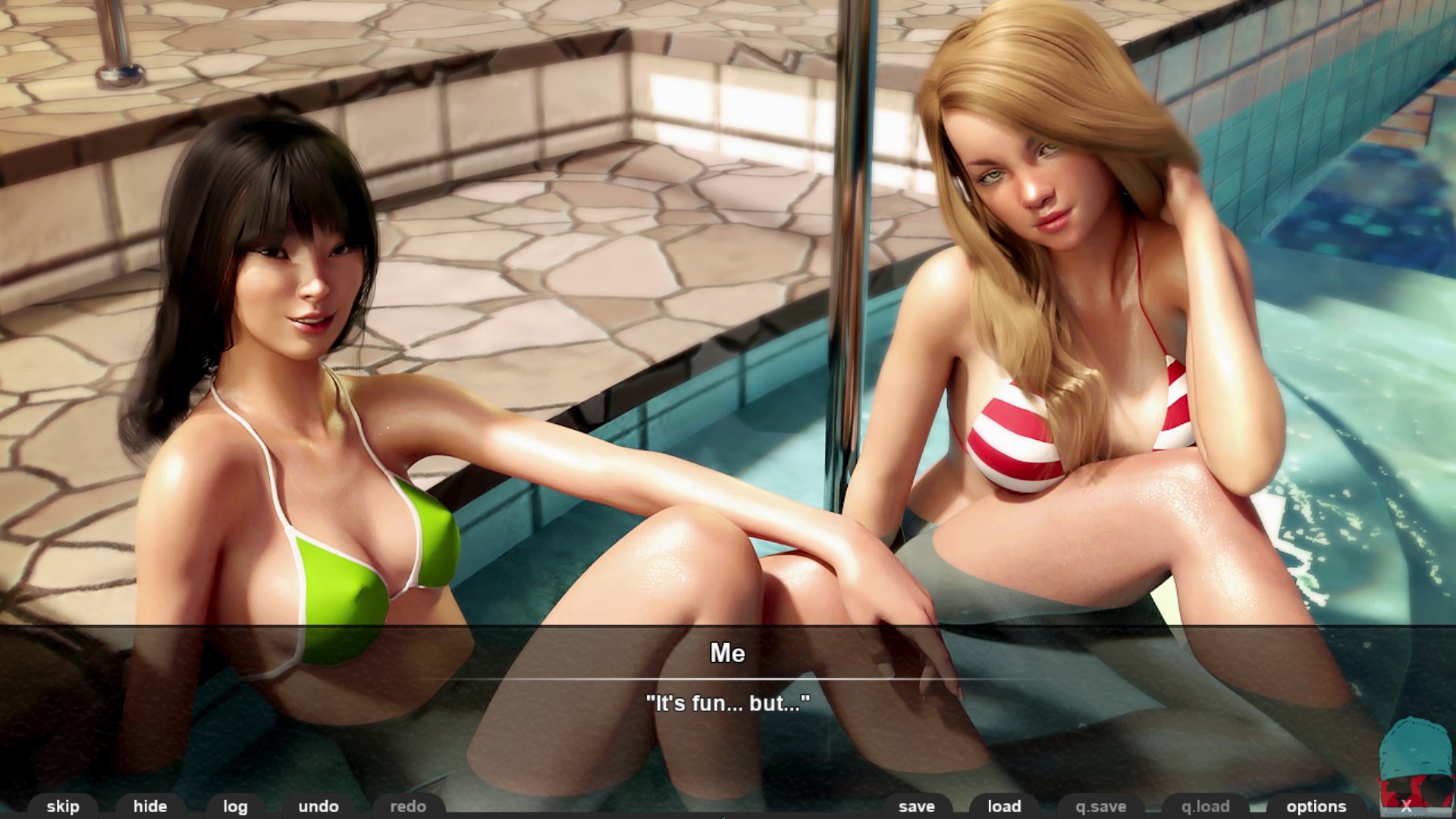The image size is (1456, 819).
Task: Select the redo button
Action: point(408,806)
